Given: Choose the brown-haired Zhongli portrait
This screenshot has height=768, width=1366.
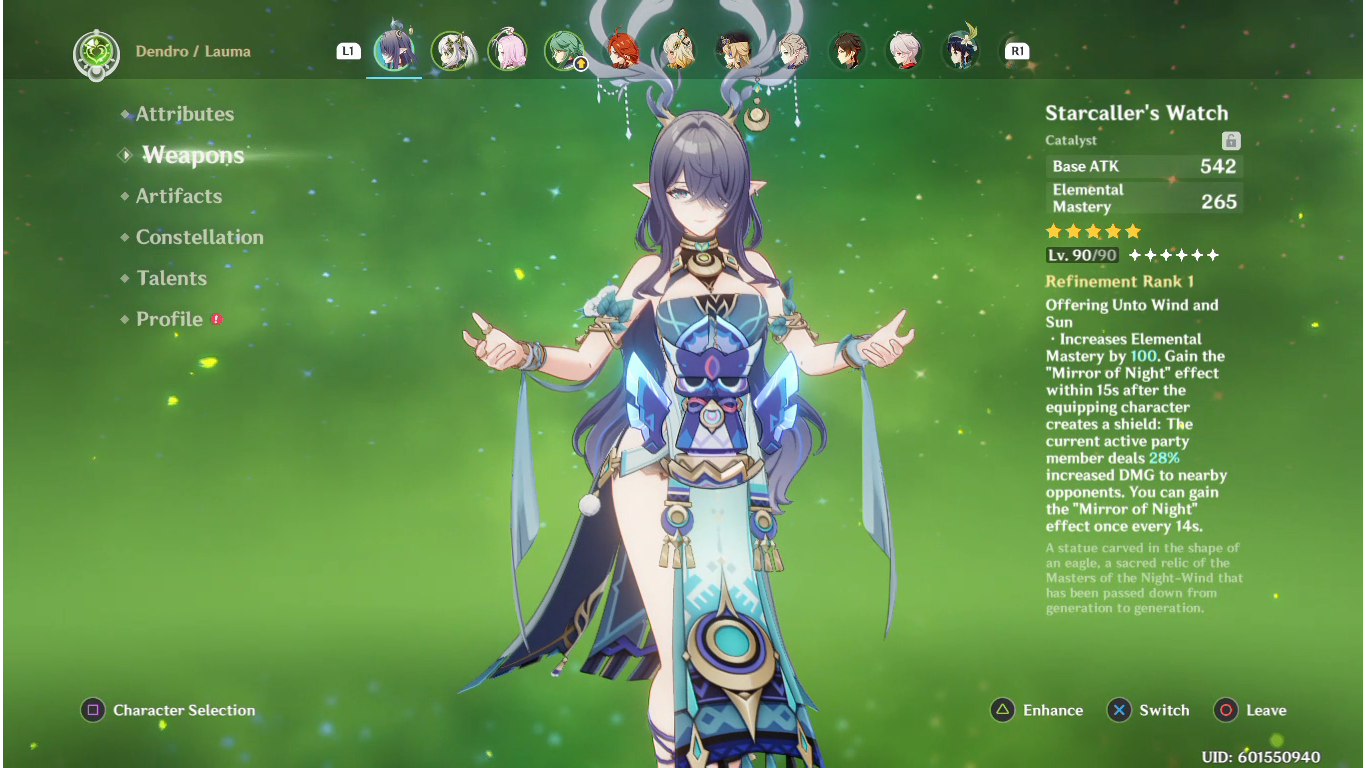Looking at the screenshot, I should coord(847,50).
